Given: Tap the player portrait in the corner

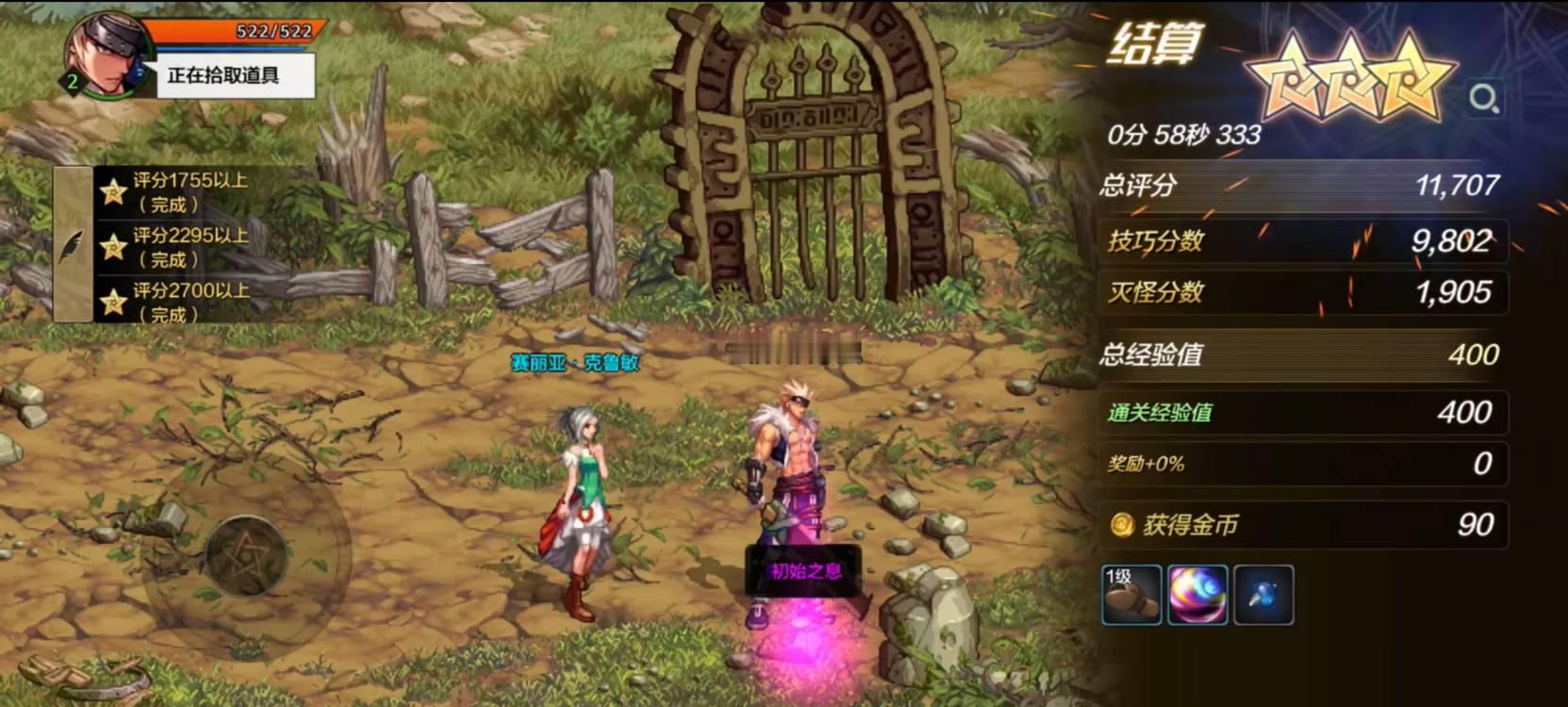Looking at the screenshot, I should 106,55.
